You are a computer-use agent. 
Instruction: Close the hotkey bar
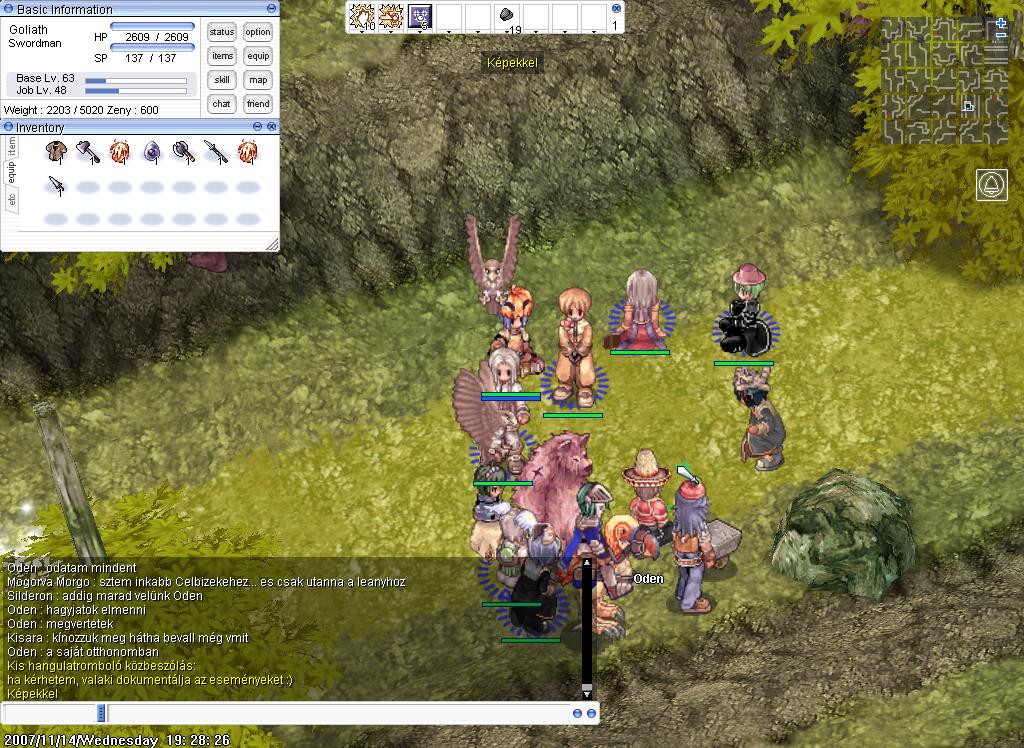pos(616,8)
